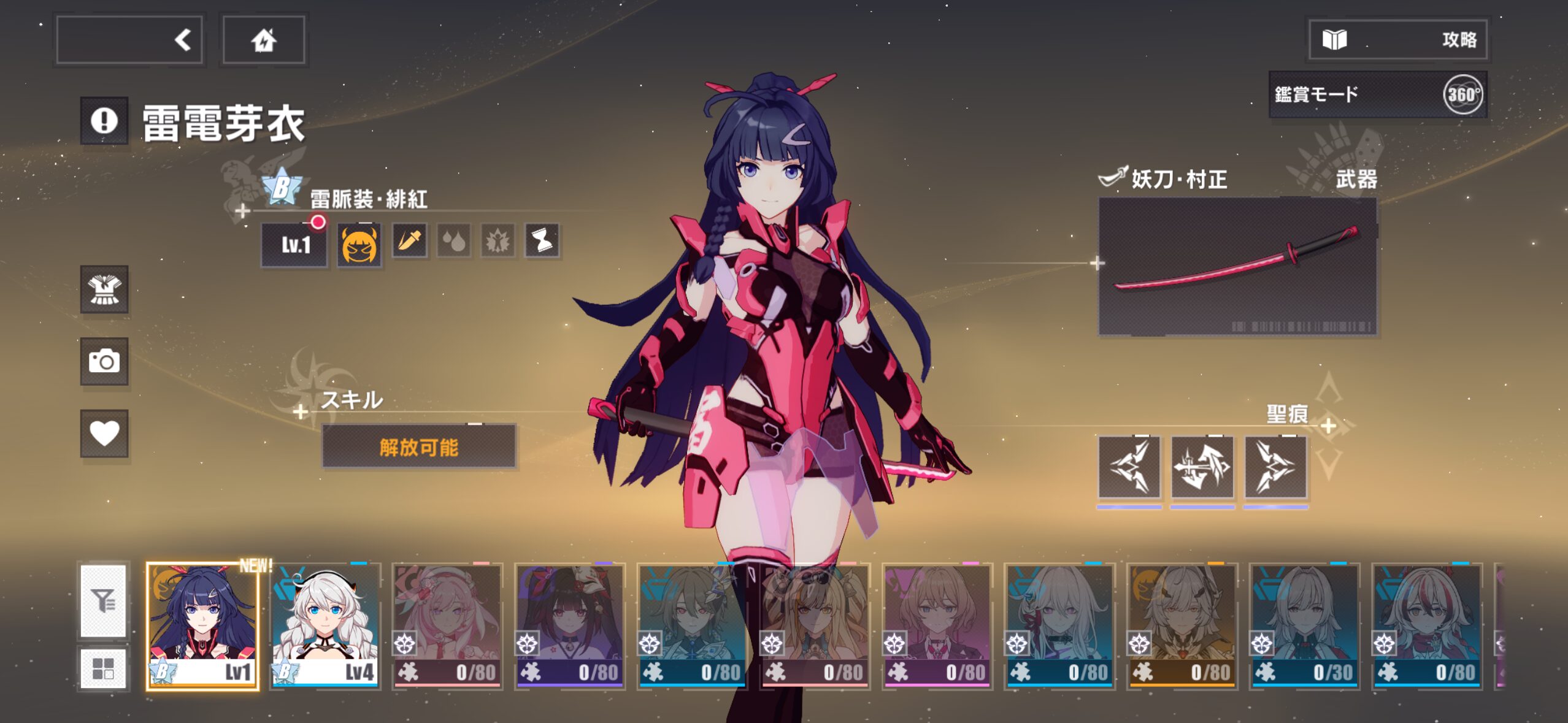The width and height of the screenshot is (1568, 723).
Task: Enter 鑑賞モード 360° view
Action: pos(1377,94)
